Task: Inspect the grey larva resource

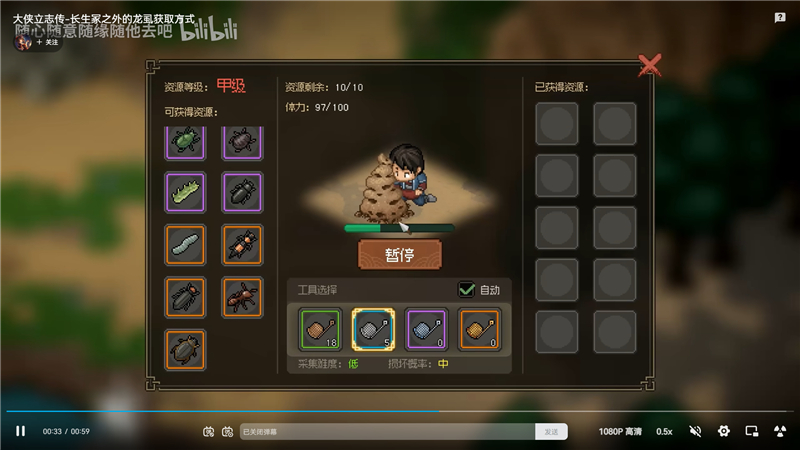Action: (x=186, y=244)
